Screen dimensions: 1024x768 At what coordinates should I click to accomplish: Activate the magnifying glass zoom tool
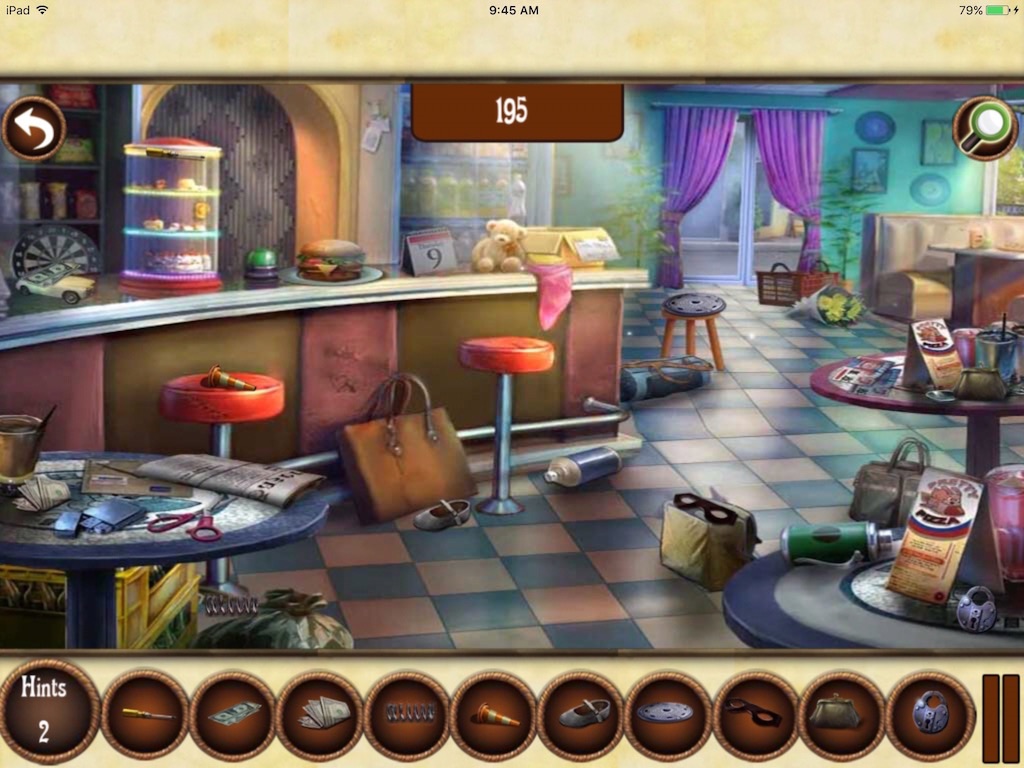point(984,128)
